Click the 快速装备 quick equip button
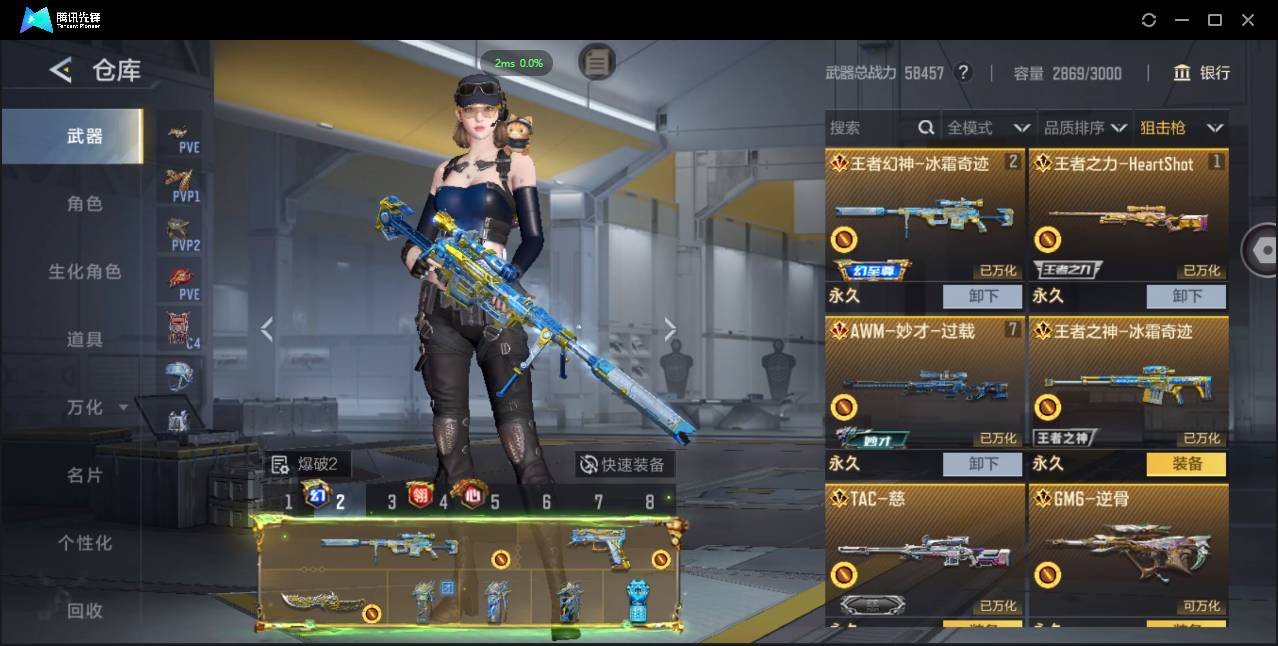Screen dimensions: 1278x646 tap(625, 465)
